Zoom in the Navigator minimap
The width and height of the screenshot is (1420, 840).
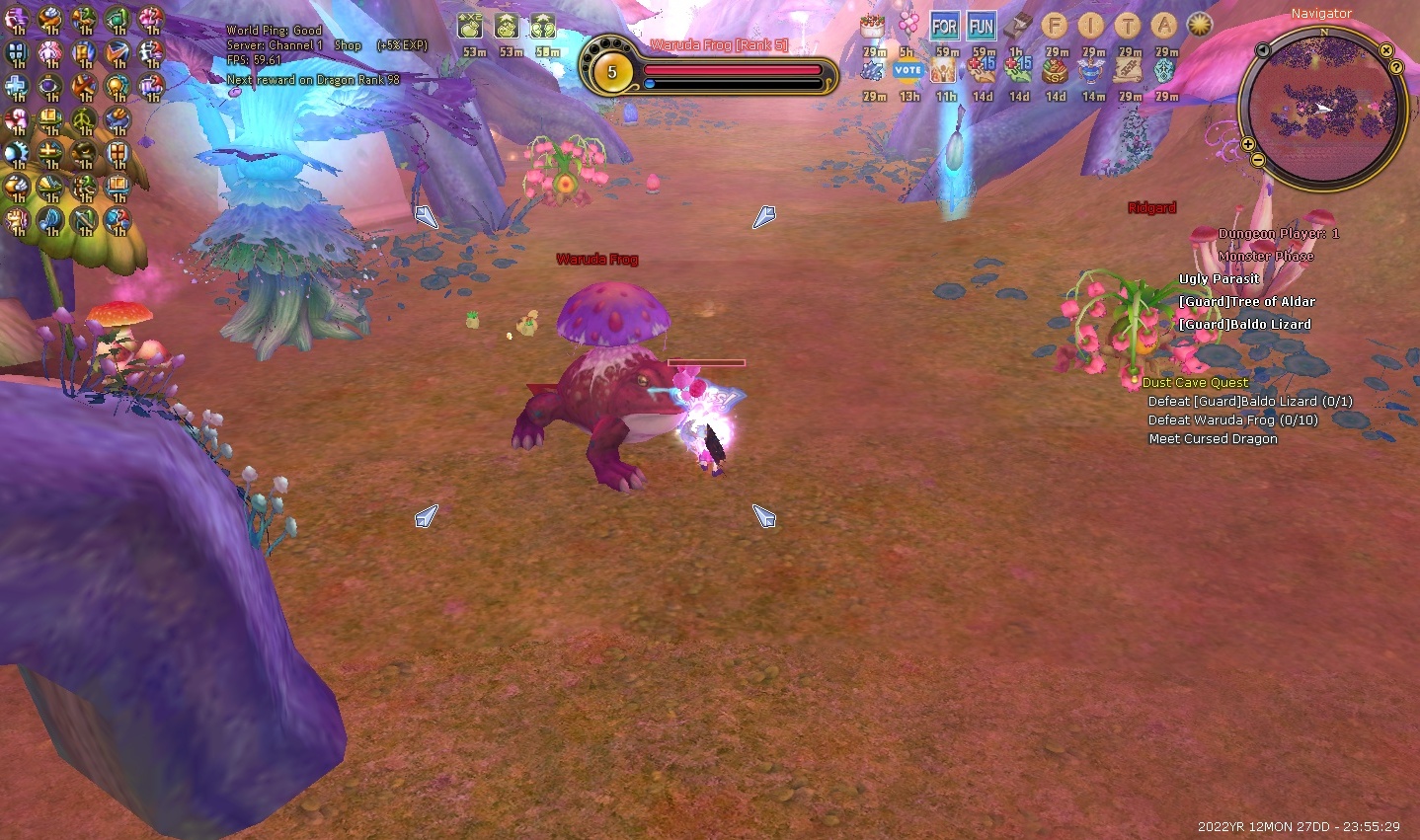pos(1248,144)
